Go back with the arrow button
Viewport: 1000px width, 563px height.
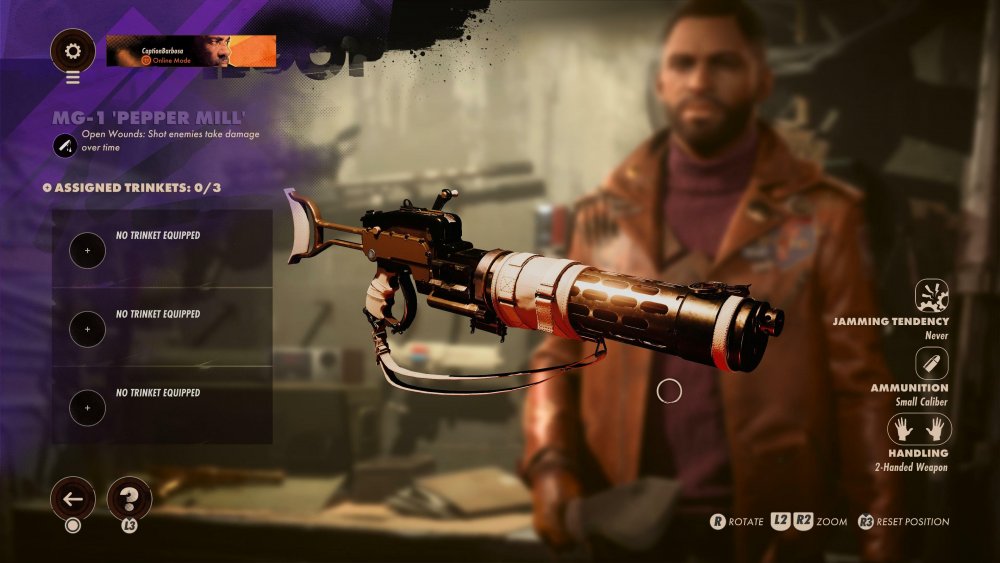[x=73, y=497]
